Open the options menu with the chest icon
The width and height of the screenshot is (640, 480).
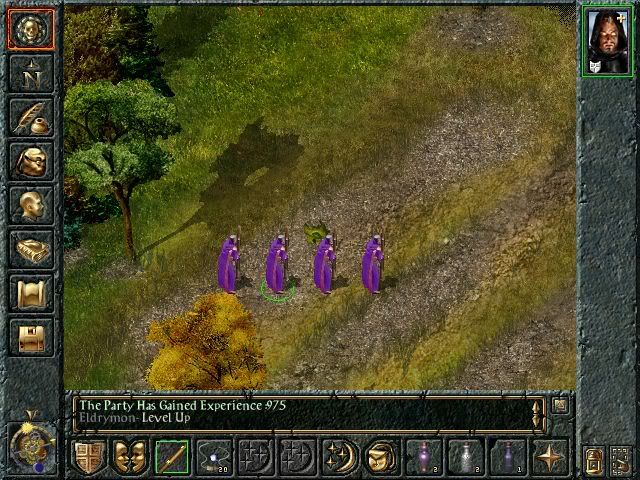coord(30,337)
